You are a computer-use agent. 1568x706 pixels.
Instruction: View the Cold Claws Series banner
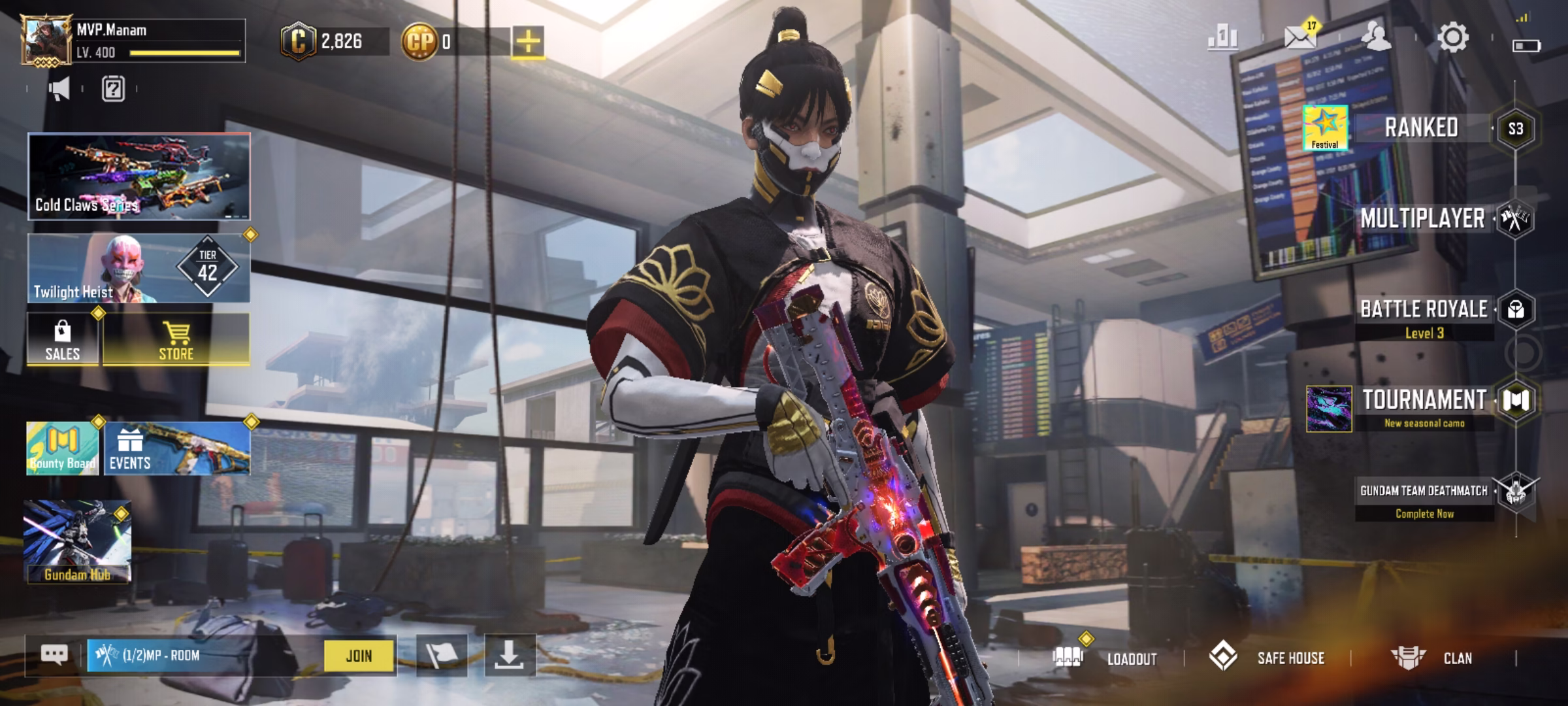coord(139,176)
